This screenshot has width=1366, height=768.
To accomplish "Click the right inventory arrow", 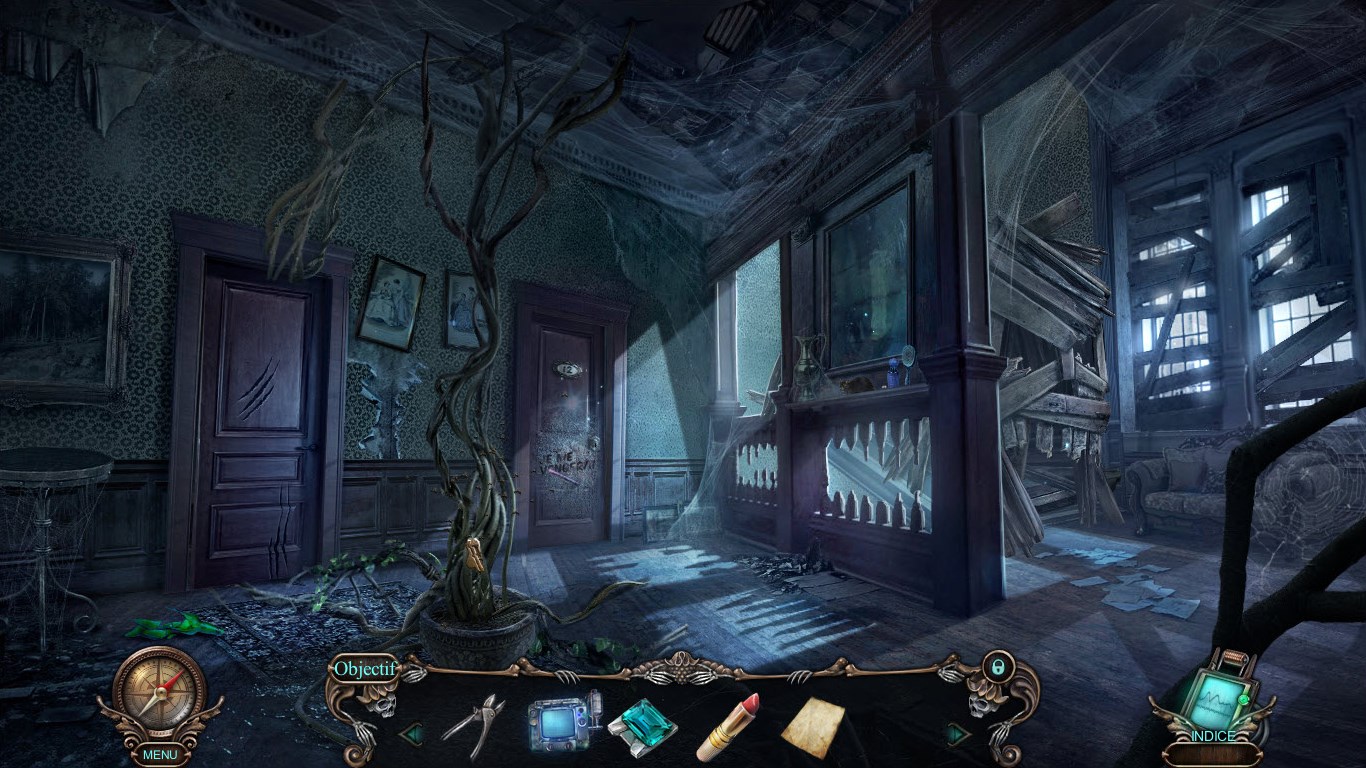I will [957, 735].
